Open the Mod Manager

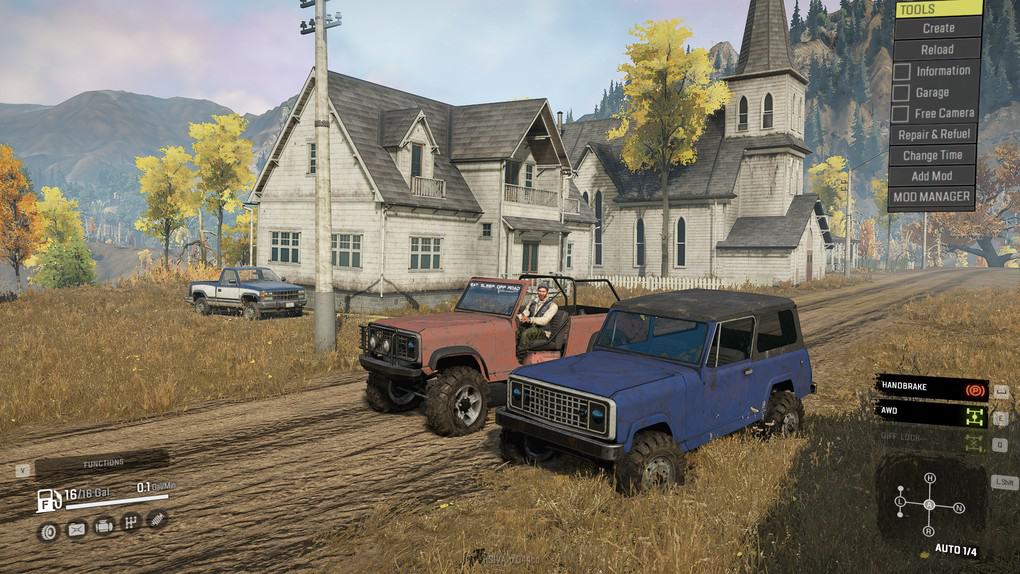pos(932,197)
